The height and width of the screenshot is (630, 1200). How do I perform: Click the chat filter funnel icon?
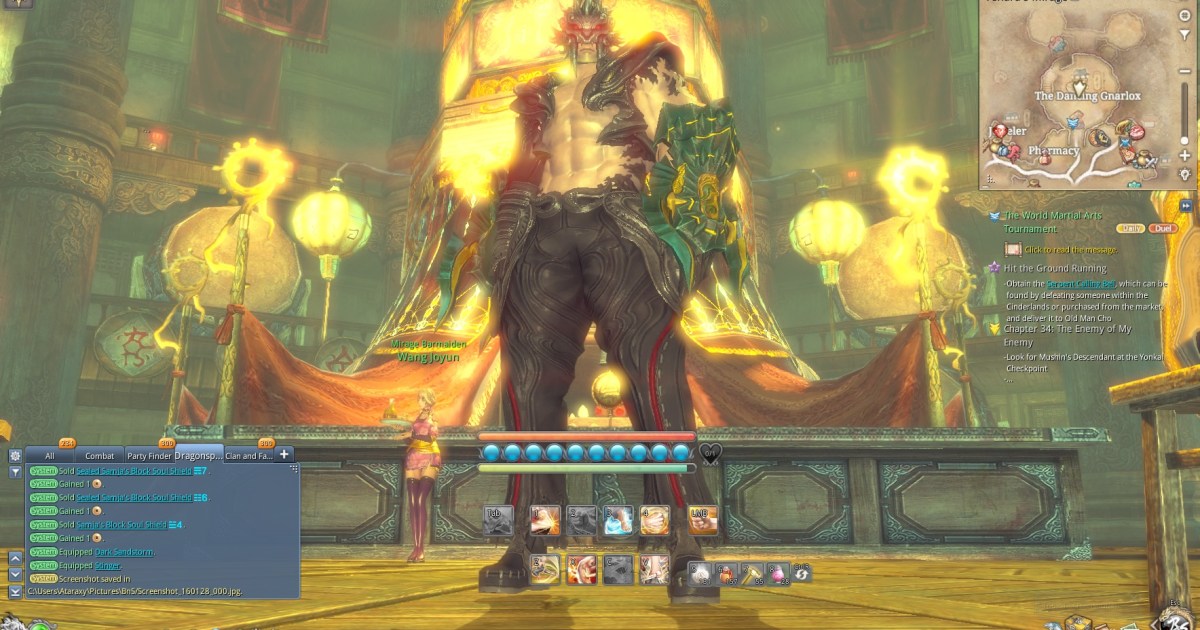pyautogui.click(x=15, y=471)
